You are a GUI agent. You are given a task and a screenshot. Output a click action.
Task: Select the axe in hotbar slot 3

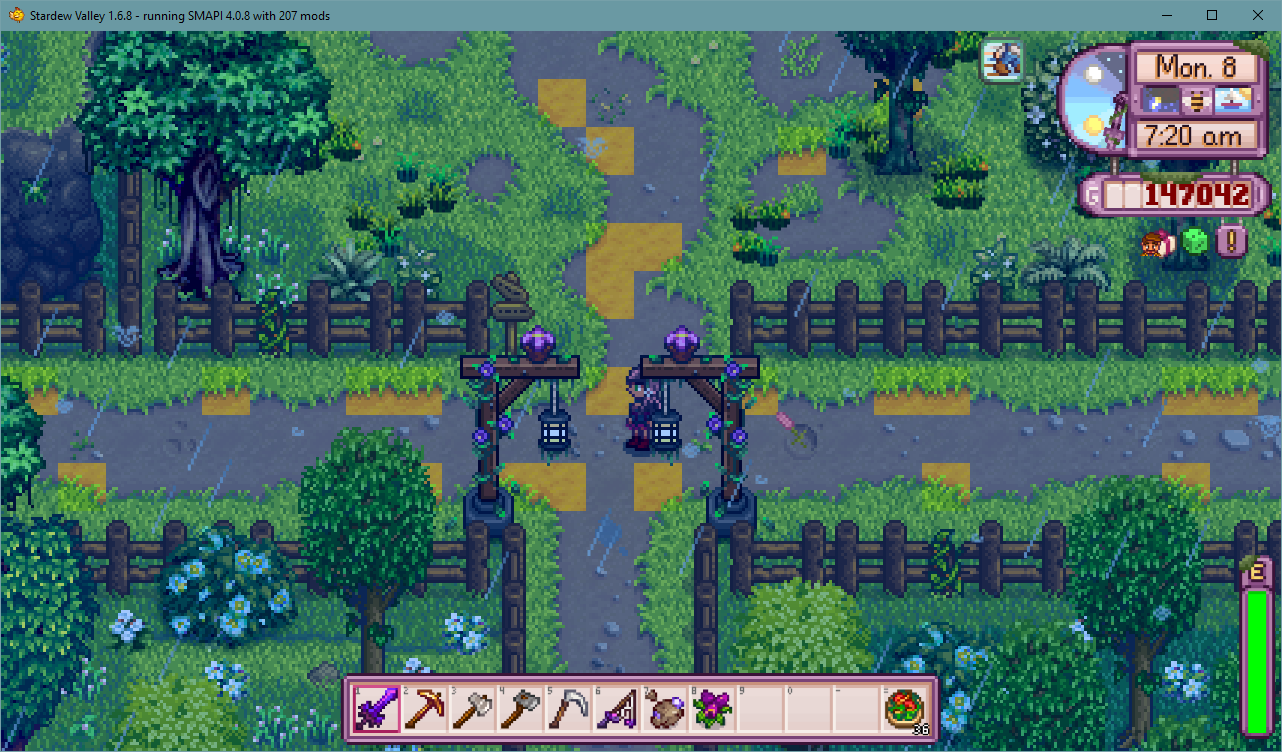click(471, 708)
